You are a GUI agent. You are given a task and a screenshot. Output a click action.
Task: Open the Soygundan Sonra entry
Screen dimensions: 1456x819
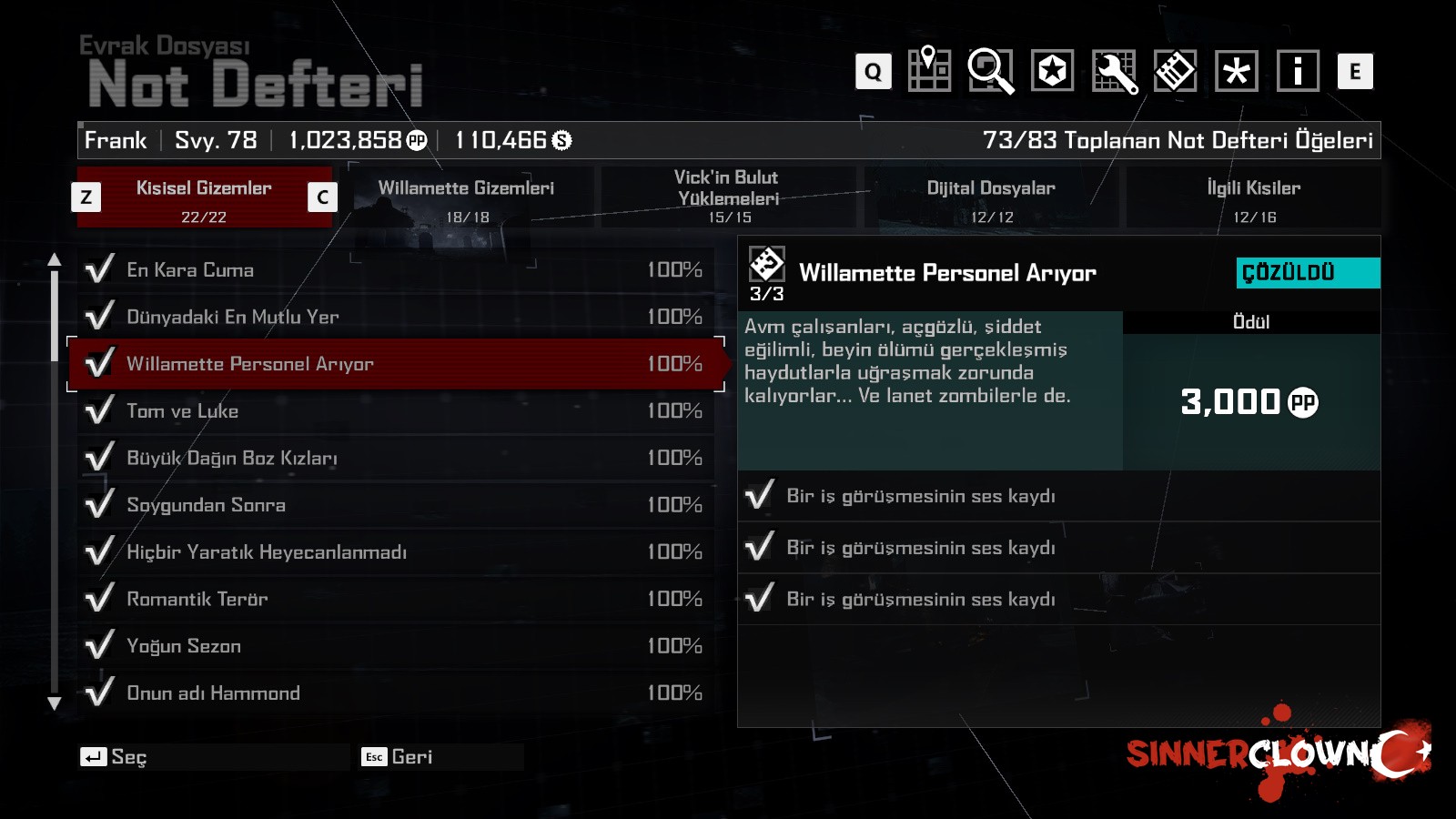(x=391, y=505)
